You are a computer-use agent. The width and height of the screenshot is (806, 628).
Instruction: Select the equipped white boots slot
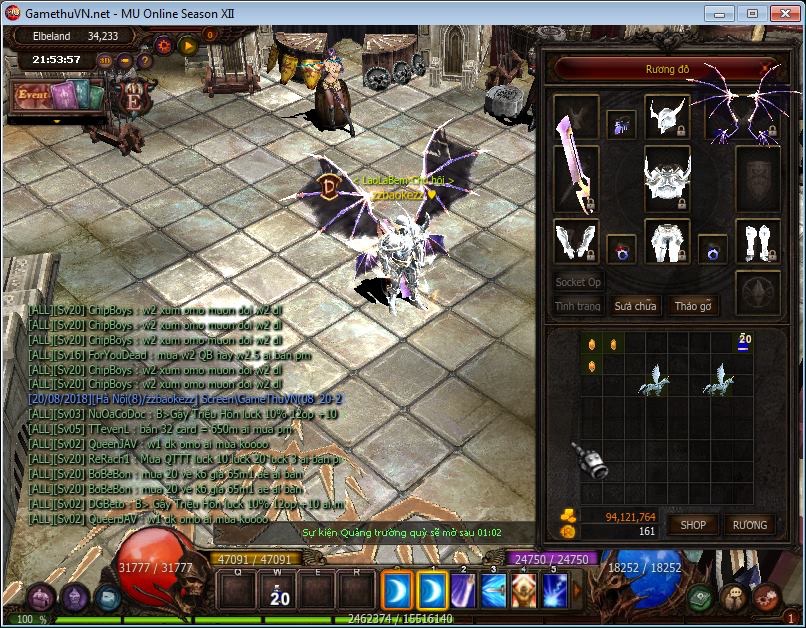(758, 242)
